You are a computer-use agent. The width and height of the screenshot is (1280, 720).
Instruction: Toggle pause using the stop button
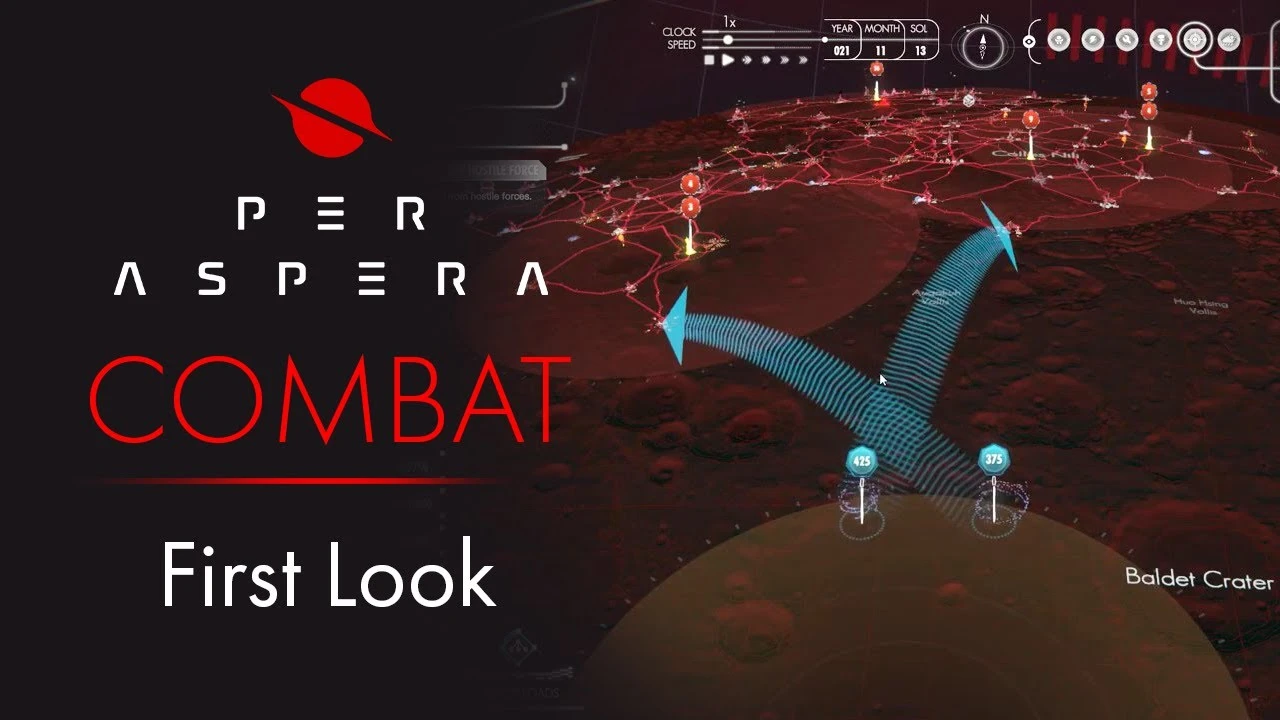pyautogui.click(x=708, y=60)
